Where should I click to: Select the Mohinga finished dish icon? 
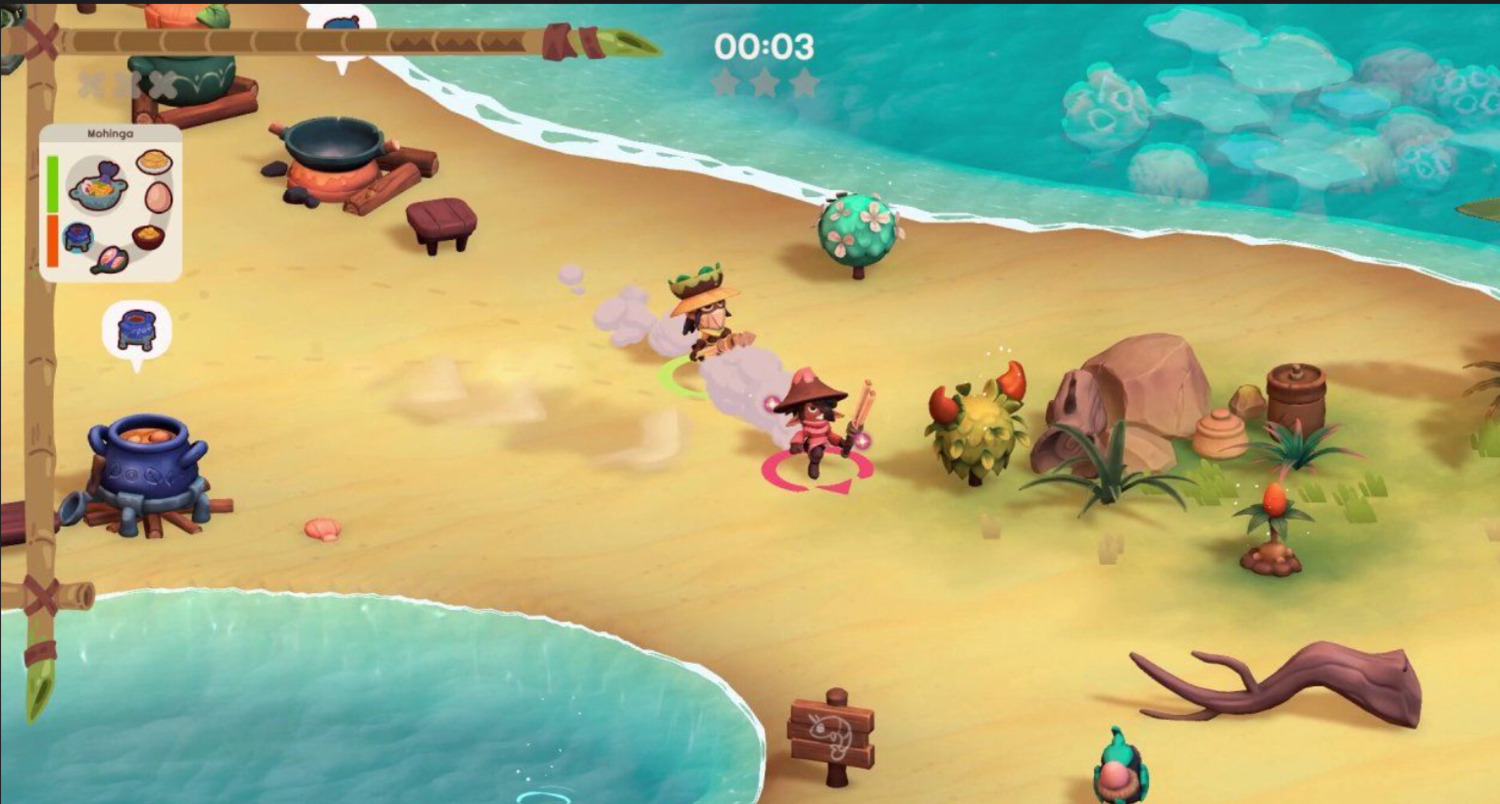pyautogui.click(x=97, y=186)
